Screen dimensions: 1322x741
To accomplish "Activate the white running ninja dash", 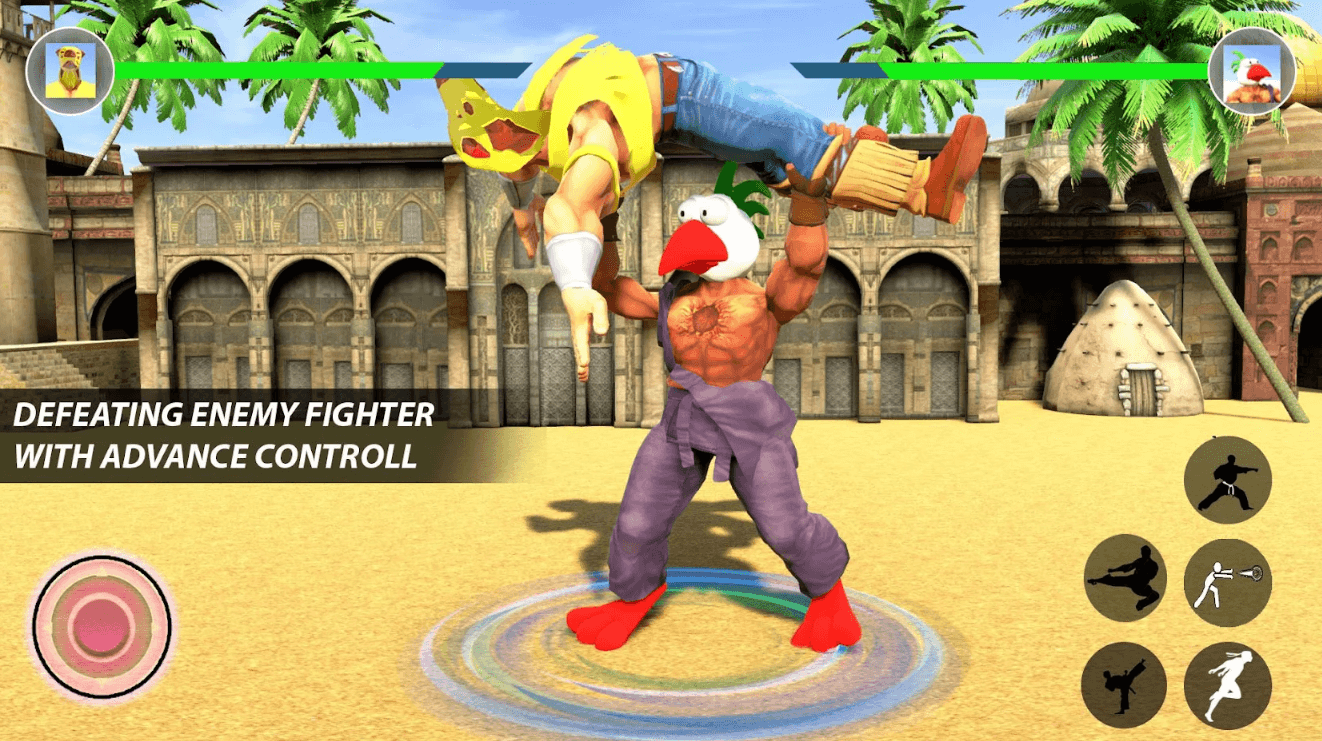I will pyautogui.click(x=1227, y=685).
